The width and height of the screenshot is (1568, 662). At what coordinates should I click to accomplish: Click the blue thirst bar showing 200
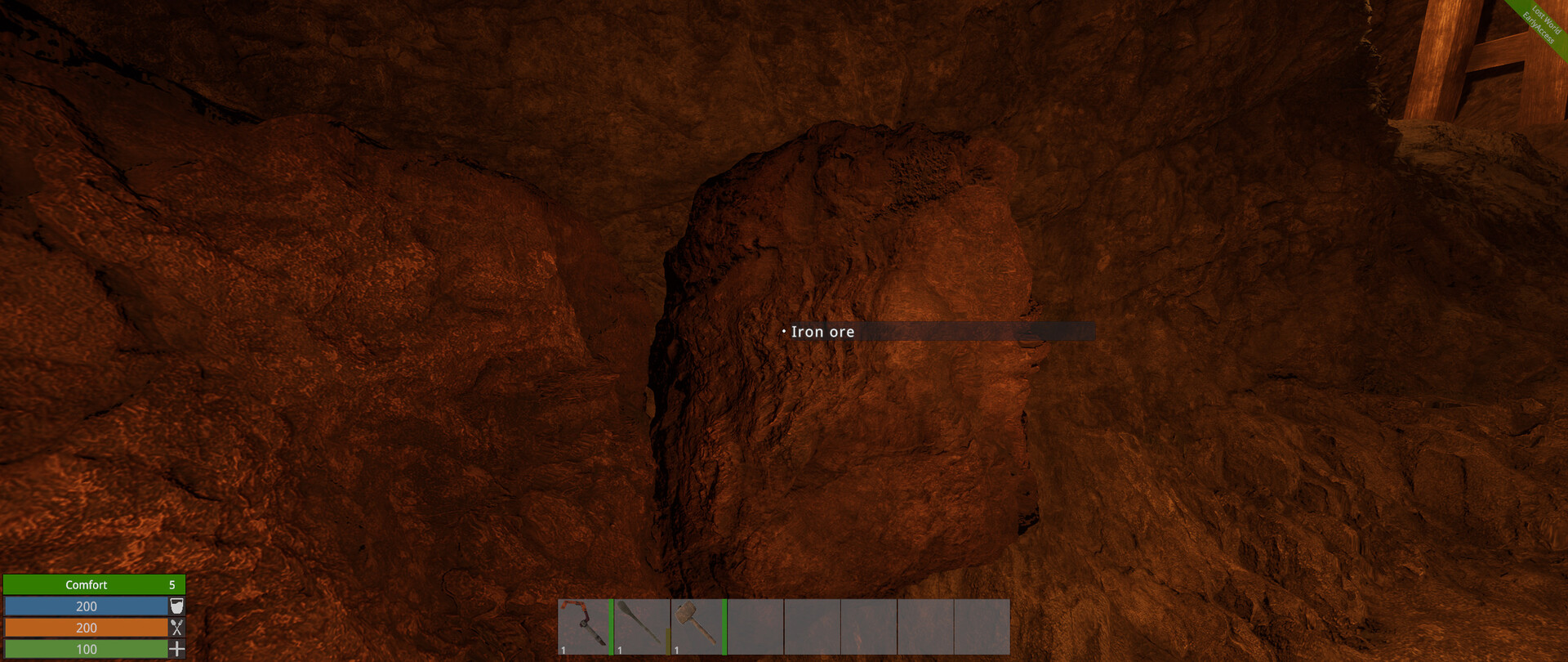click(86, 606)
